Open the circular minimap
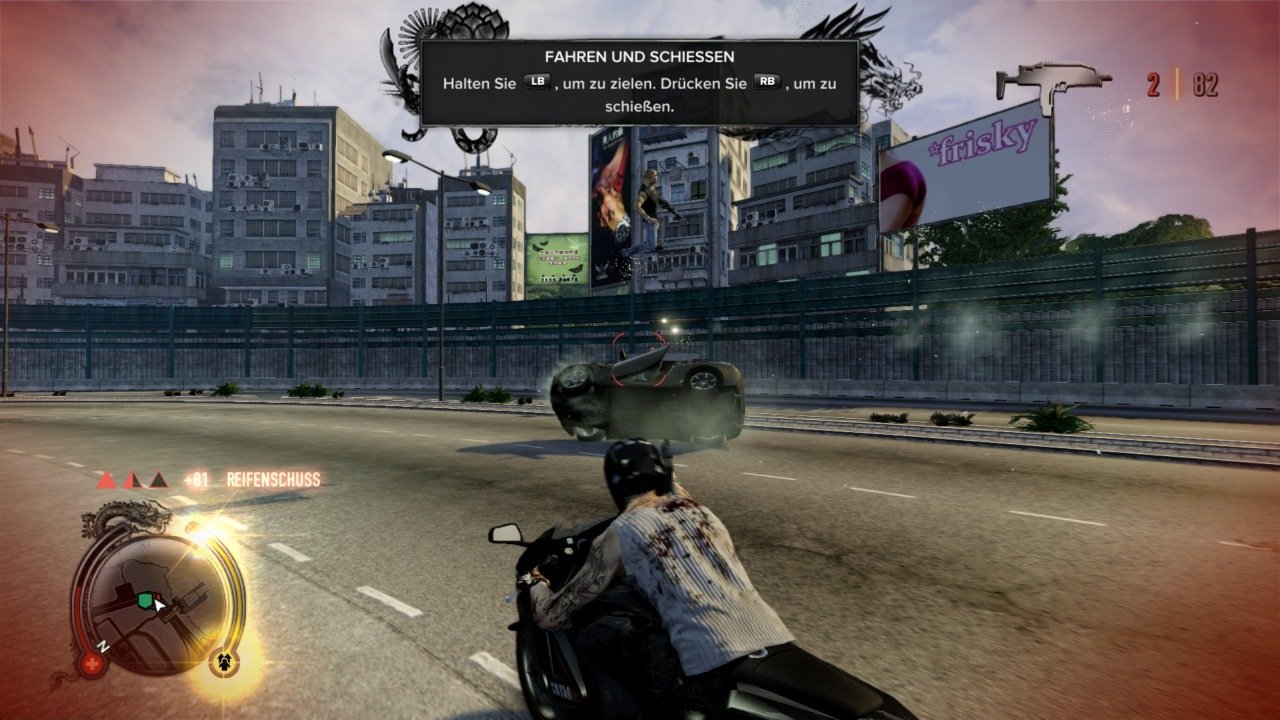Screen dimensions: 1280x720 coord(150,600)
